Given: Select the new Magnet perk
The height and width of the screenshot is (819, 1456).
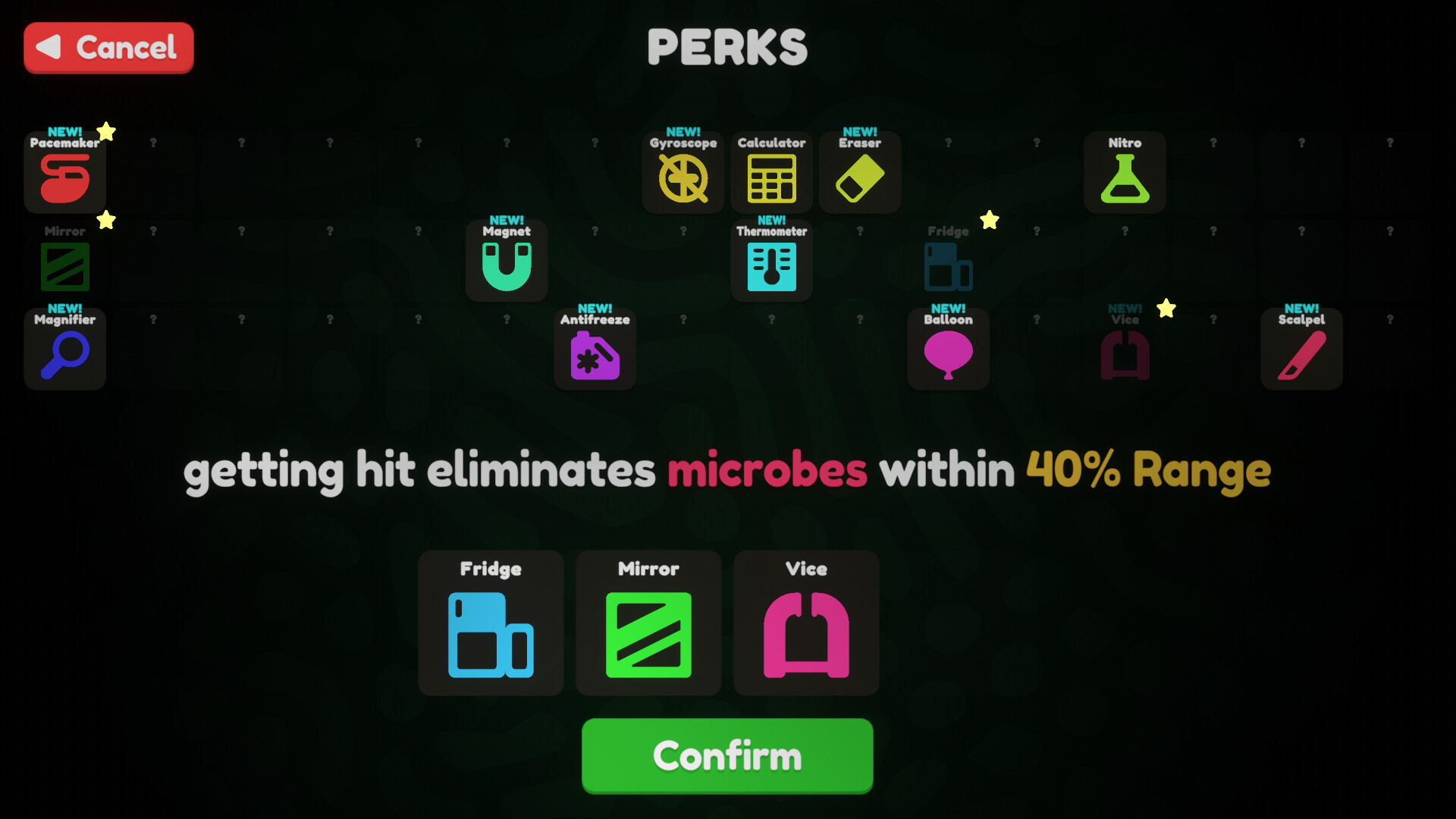Looking at the screenshot, I should coord(506,265).
